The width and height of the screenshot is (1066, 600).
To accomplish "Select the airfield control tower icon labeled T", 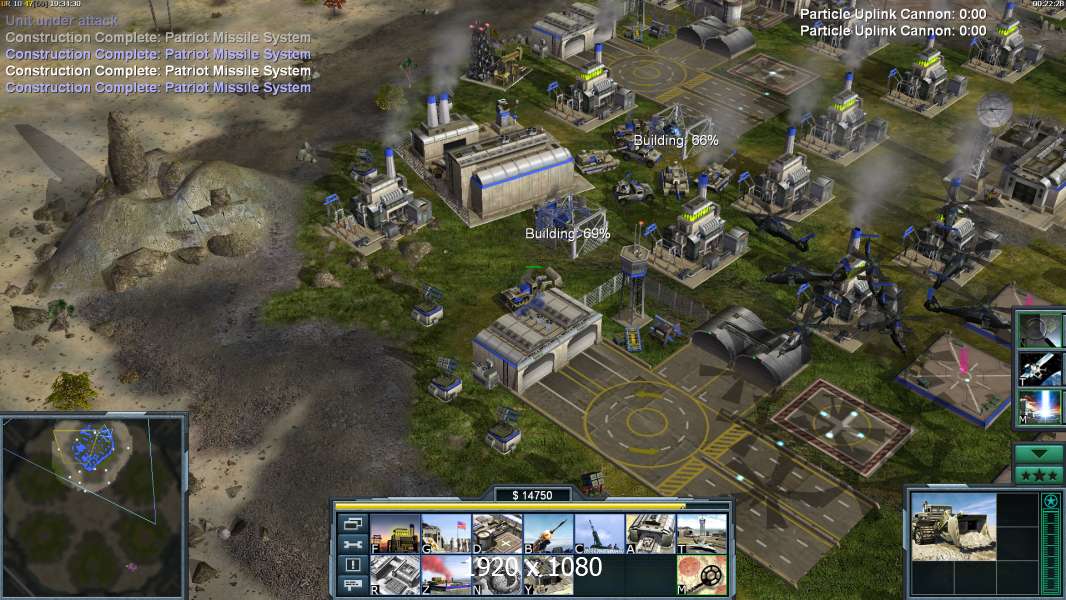I will [702, 534].
